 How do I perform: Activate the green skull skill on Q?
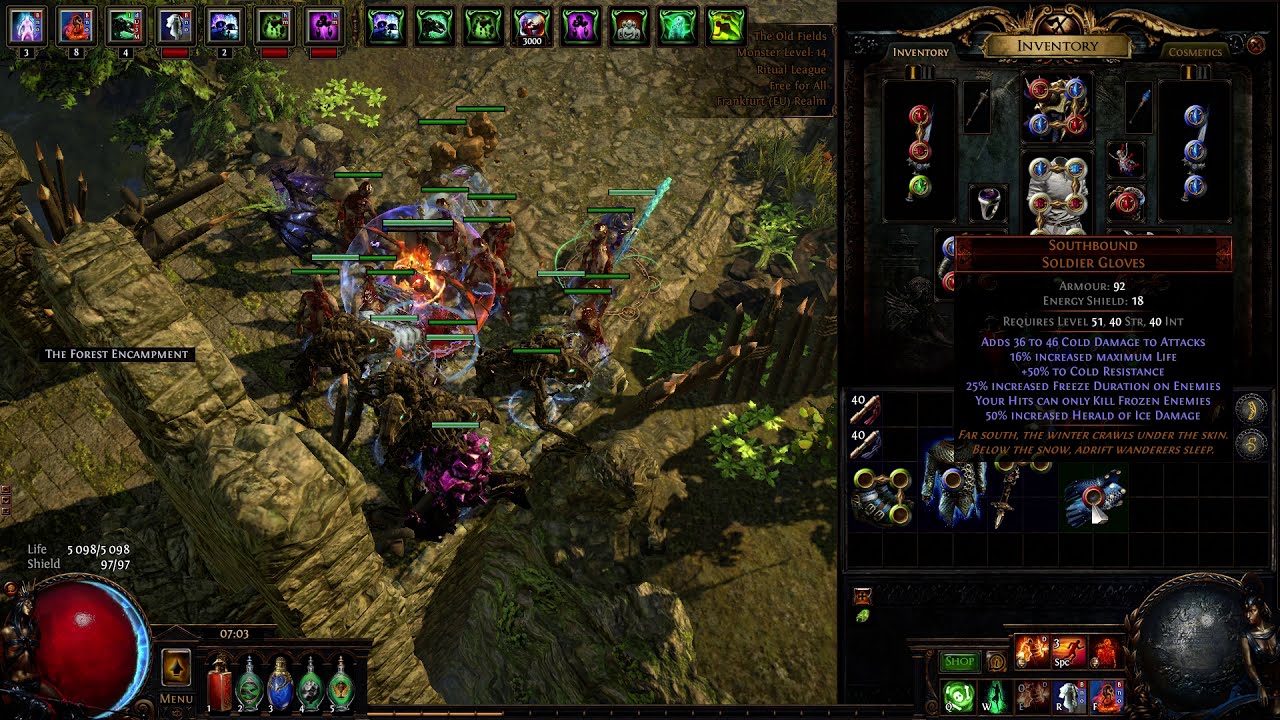coord(958,695)
